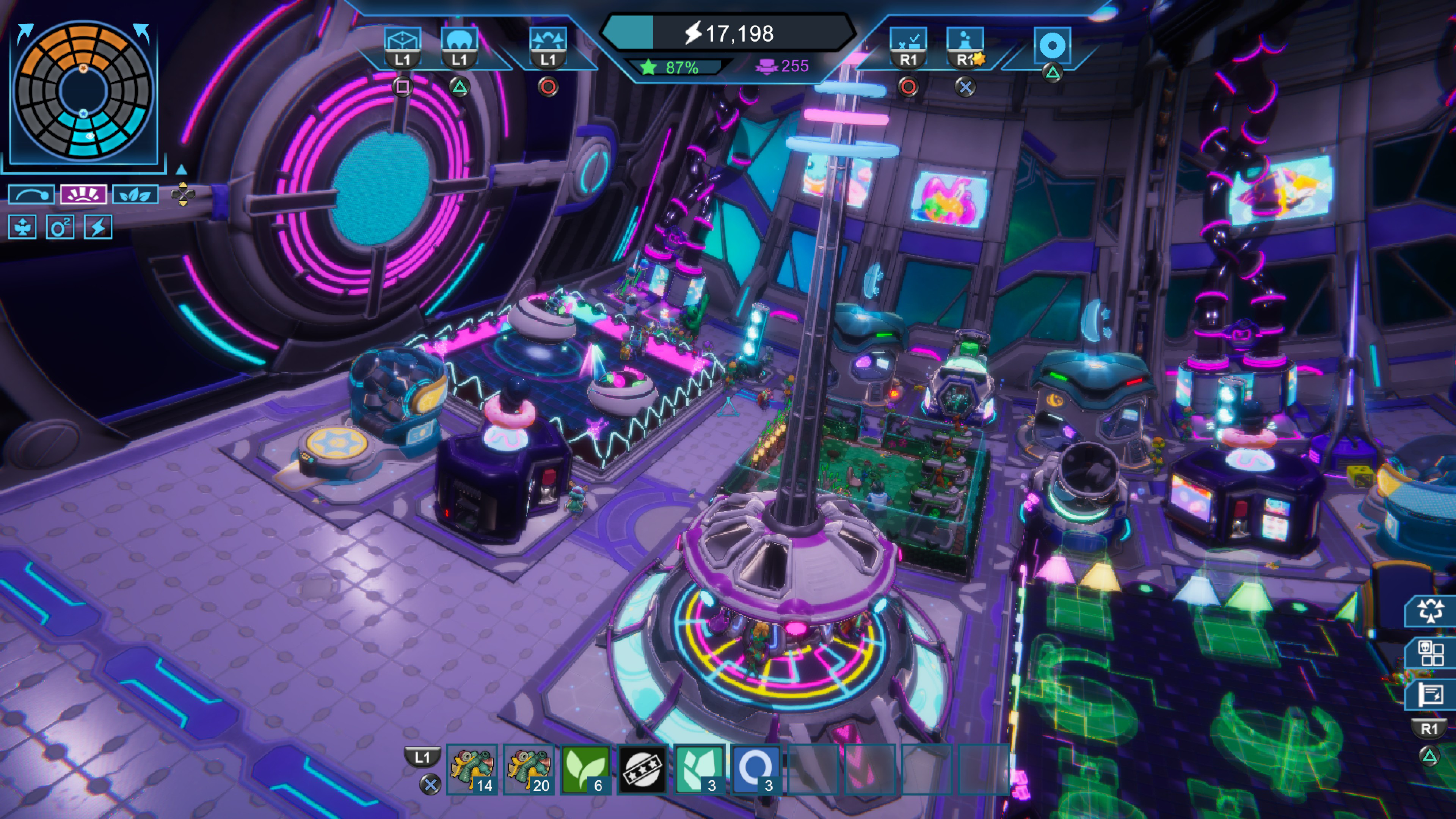Click the circular station minimap

coord(84,91)
